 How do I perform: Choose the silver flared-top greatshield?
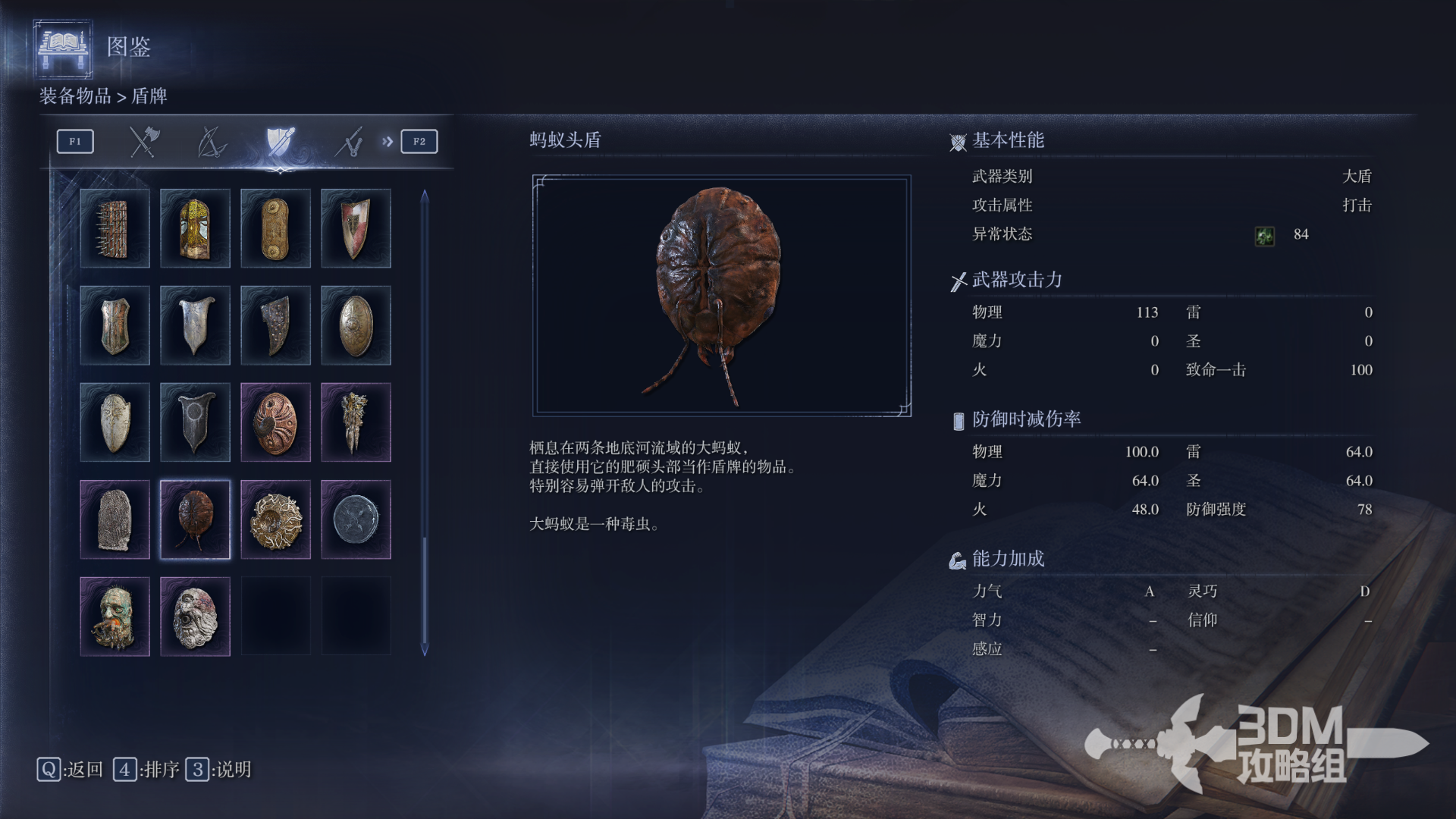(195, 325)
